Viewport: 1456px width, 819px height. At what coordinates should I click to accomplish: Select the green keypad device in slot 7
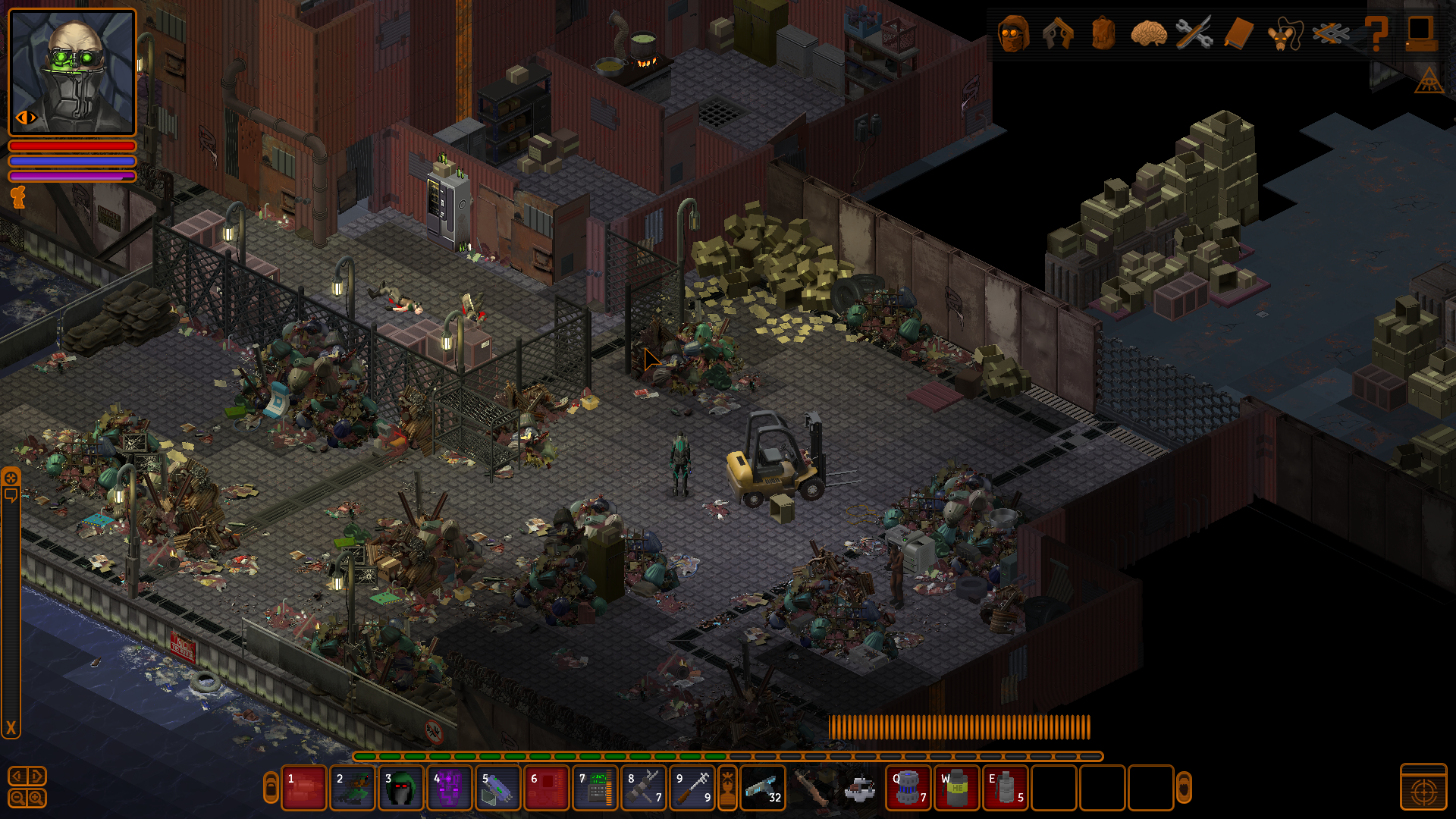coord(595,788)
